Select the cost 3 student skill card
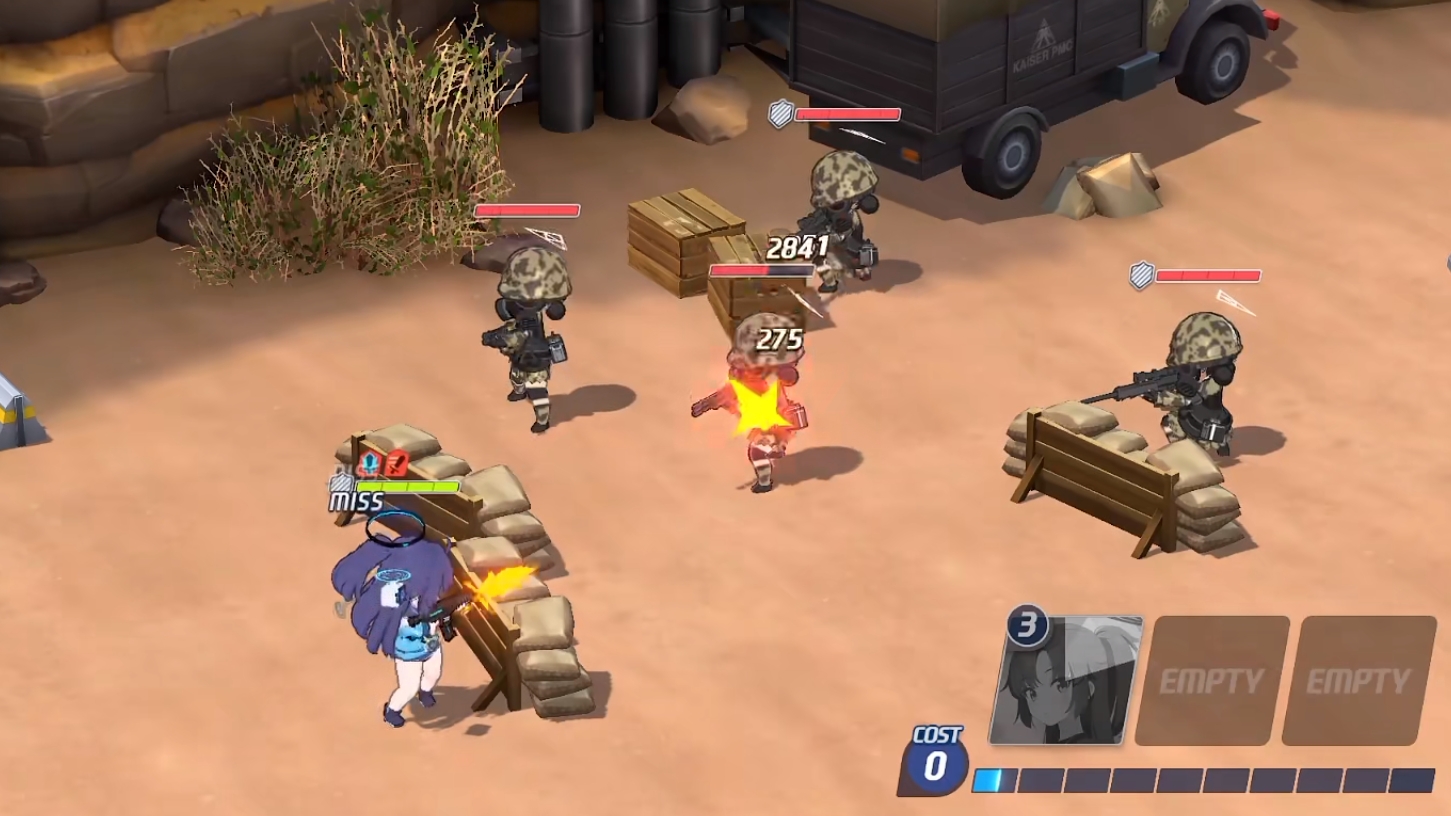 [1068, 681]
